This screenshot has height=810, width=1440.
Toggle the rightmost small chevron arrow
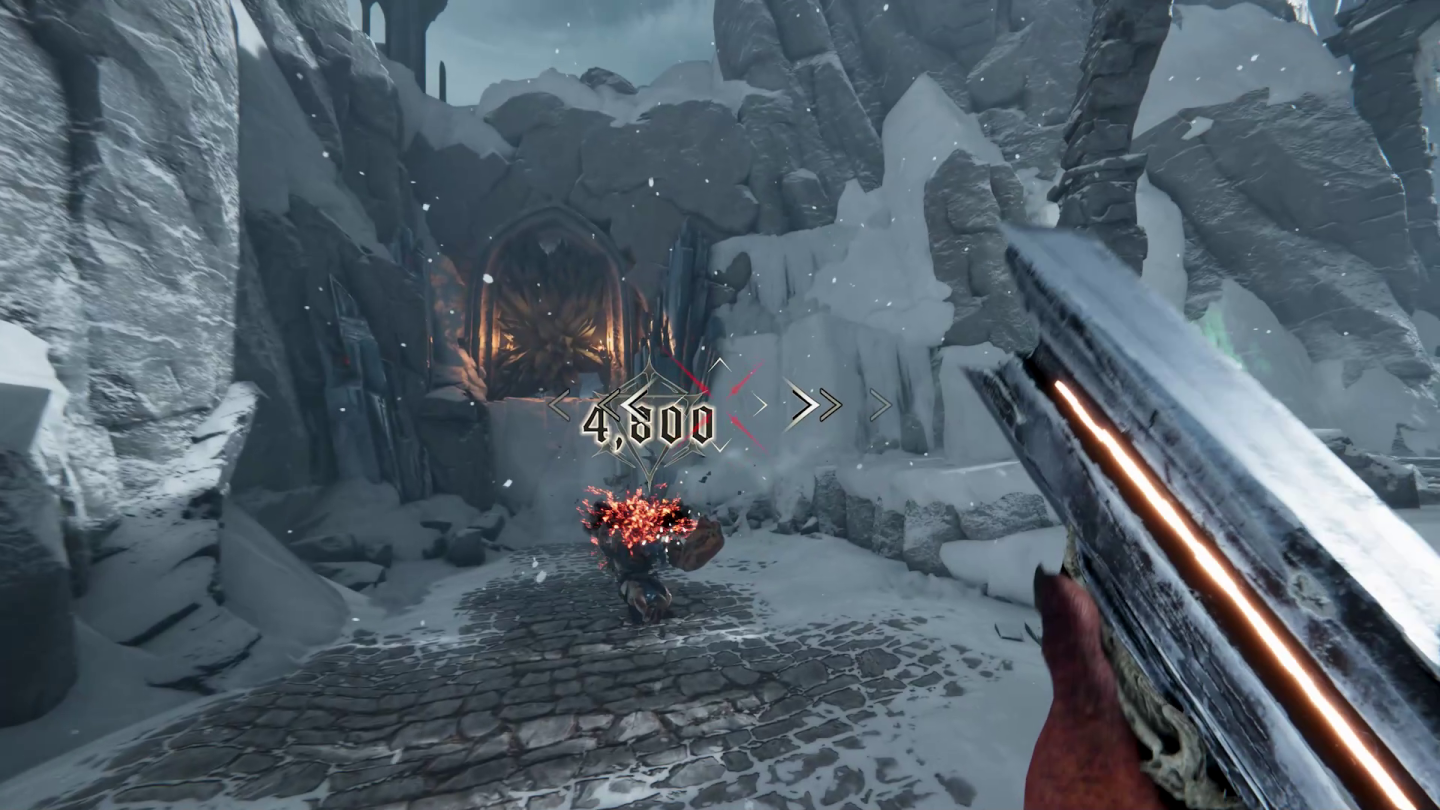[x=879, y=403]
